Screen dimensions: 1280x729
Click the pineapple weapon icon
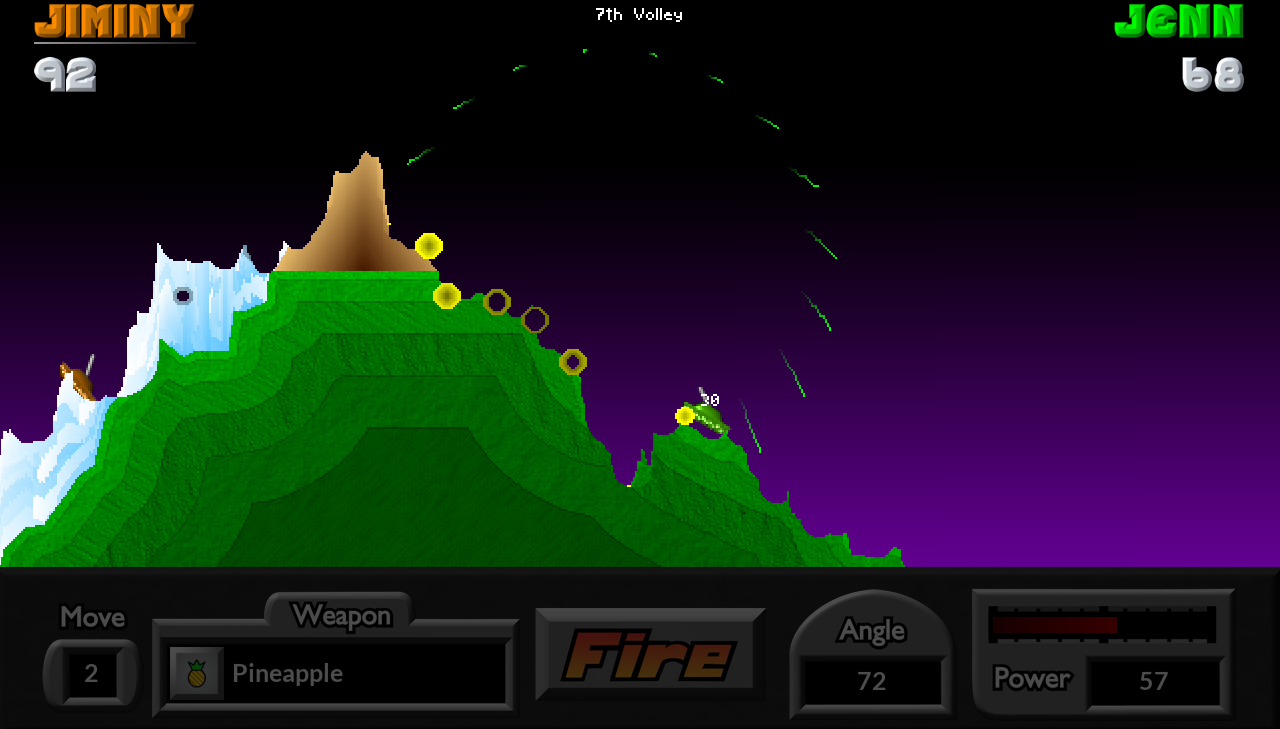click(x=197, y=673)
